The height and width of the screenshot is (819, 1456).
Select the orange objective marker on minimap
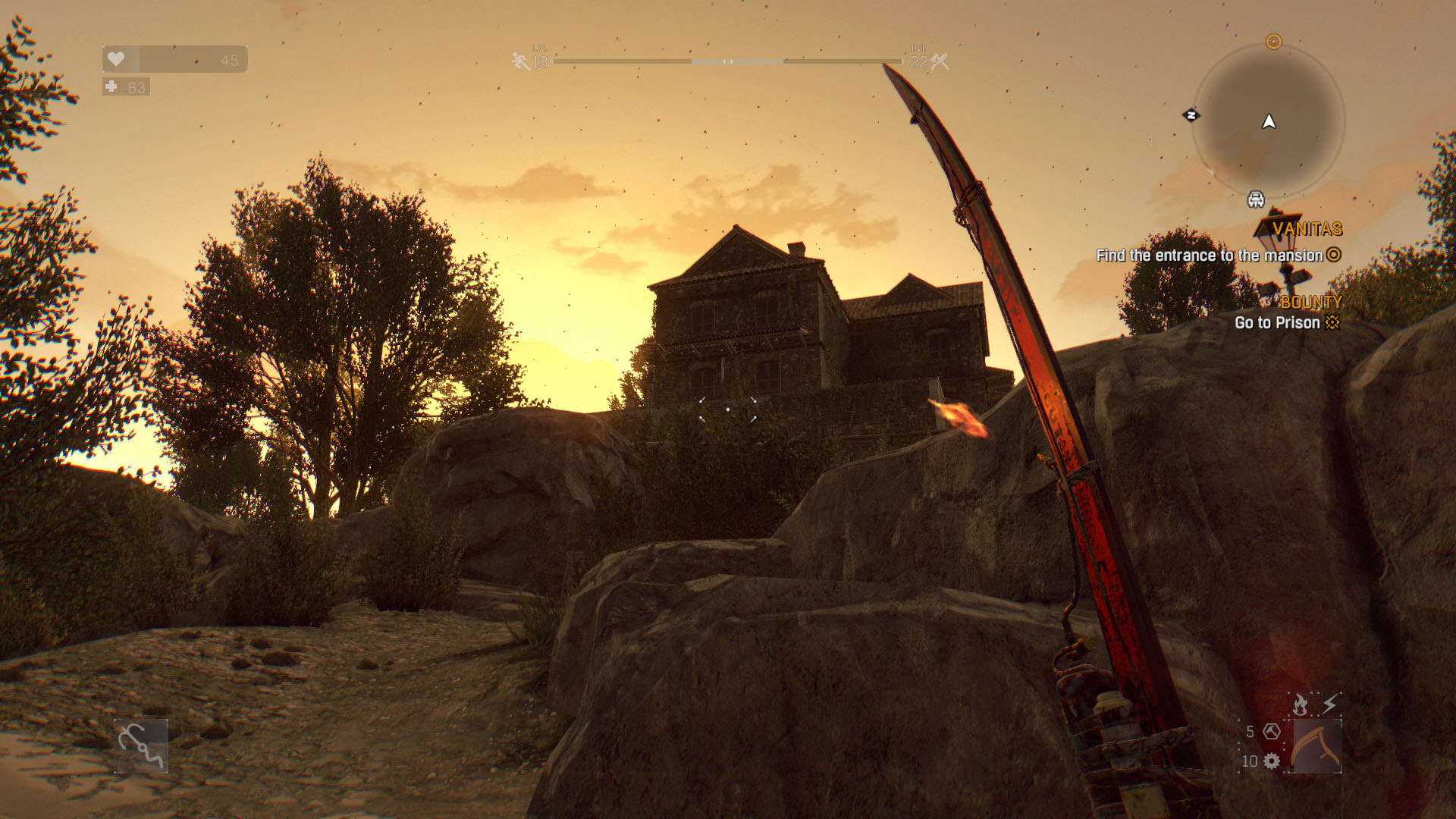pyautogui.click(x=1274, y=42)
